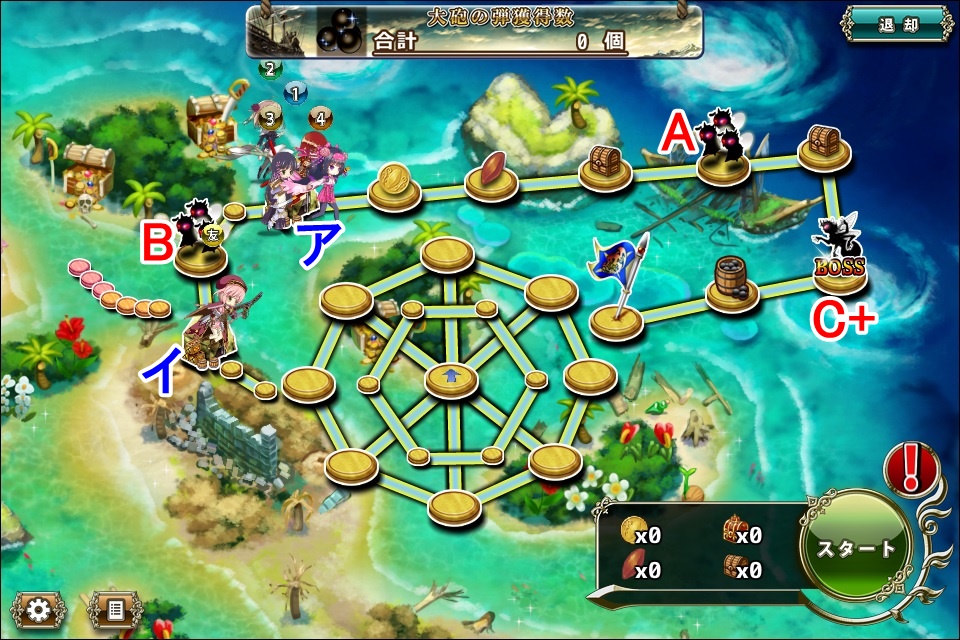Open the gear settings menu

[x=39, y=609]
